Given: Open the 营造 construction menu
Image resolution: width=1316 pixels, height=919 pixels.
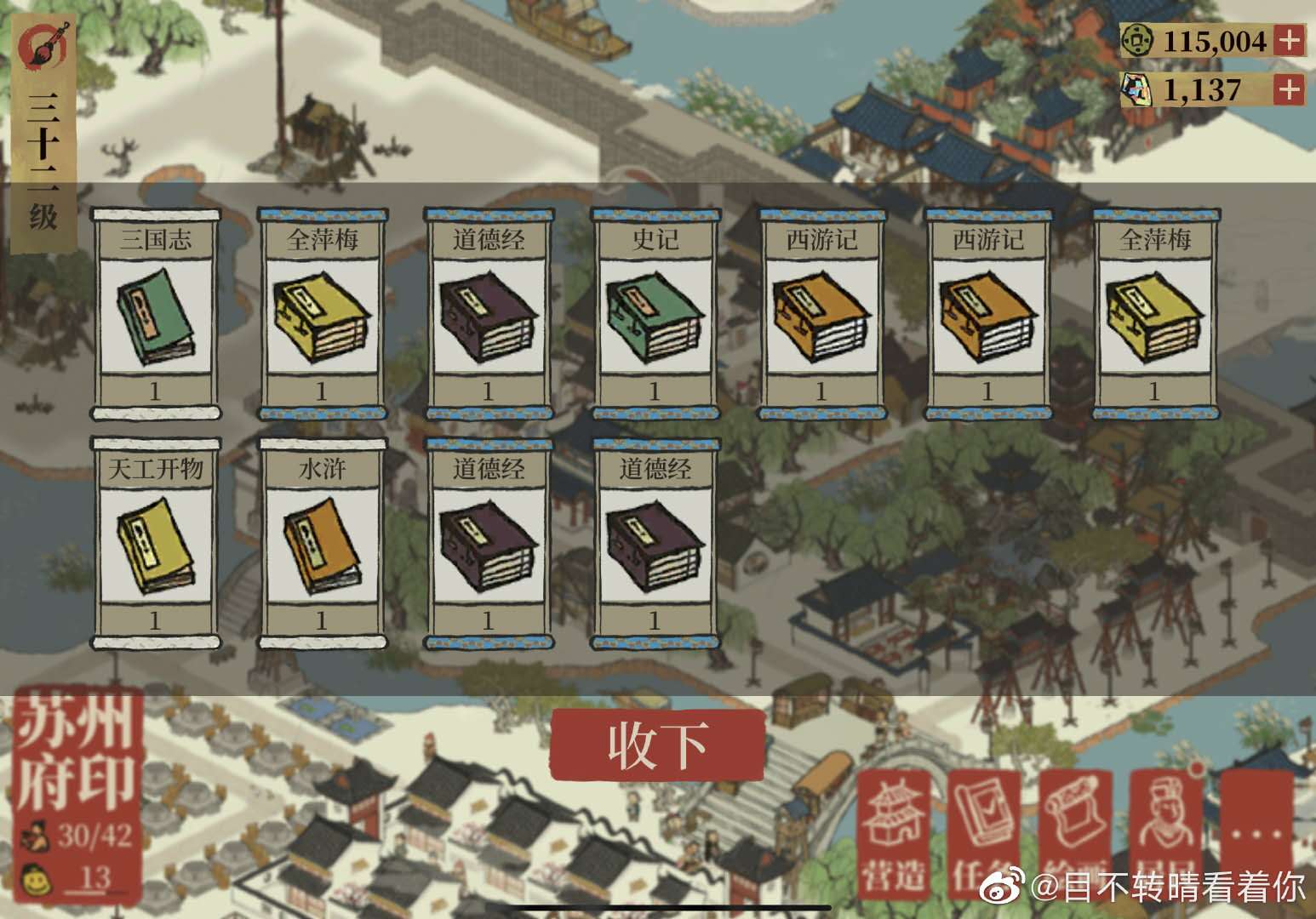Looking at the screenshot, I should point(893,834).
